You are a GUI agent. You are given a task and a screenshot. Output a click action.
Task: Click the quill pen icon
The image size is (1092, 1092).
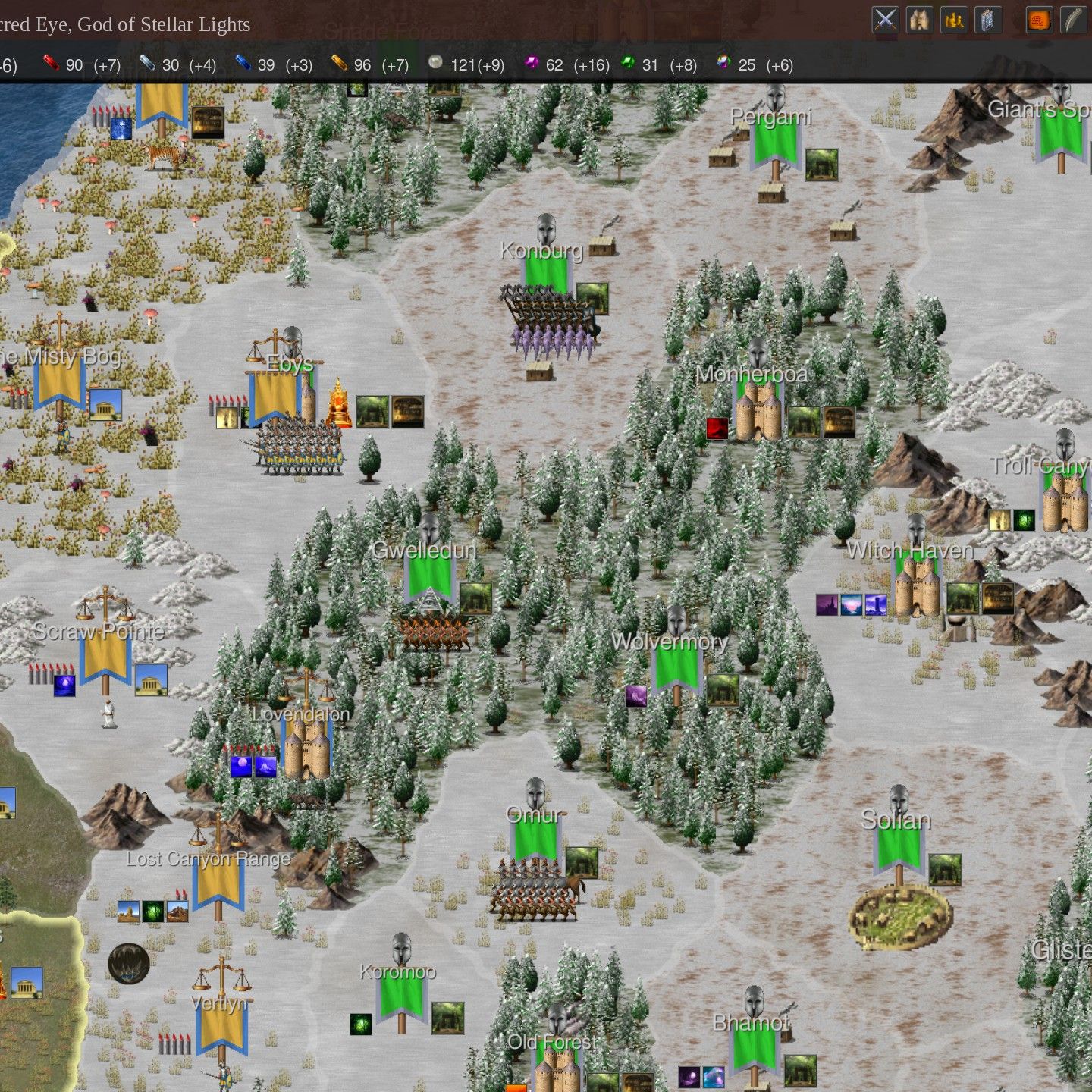click(1072, 18)
